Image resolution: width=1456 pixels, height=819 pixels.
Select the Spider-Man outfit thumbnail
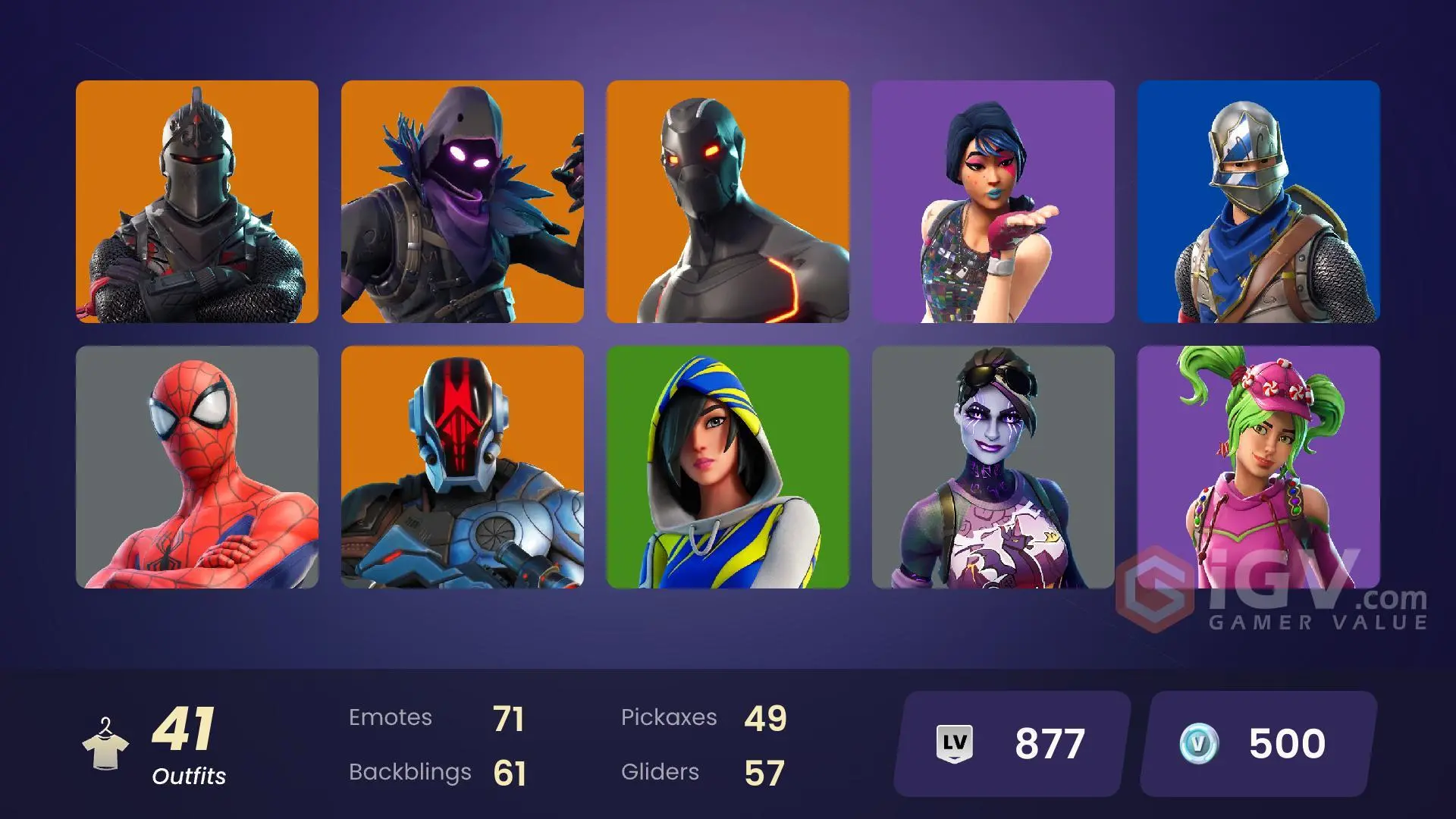pos(196,464)
